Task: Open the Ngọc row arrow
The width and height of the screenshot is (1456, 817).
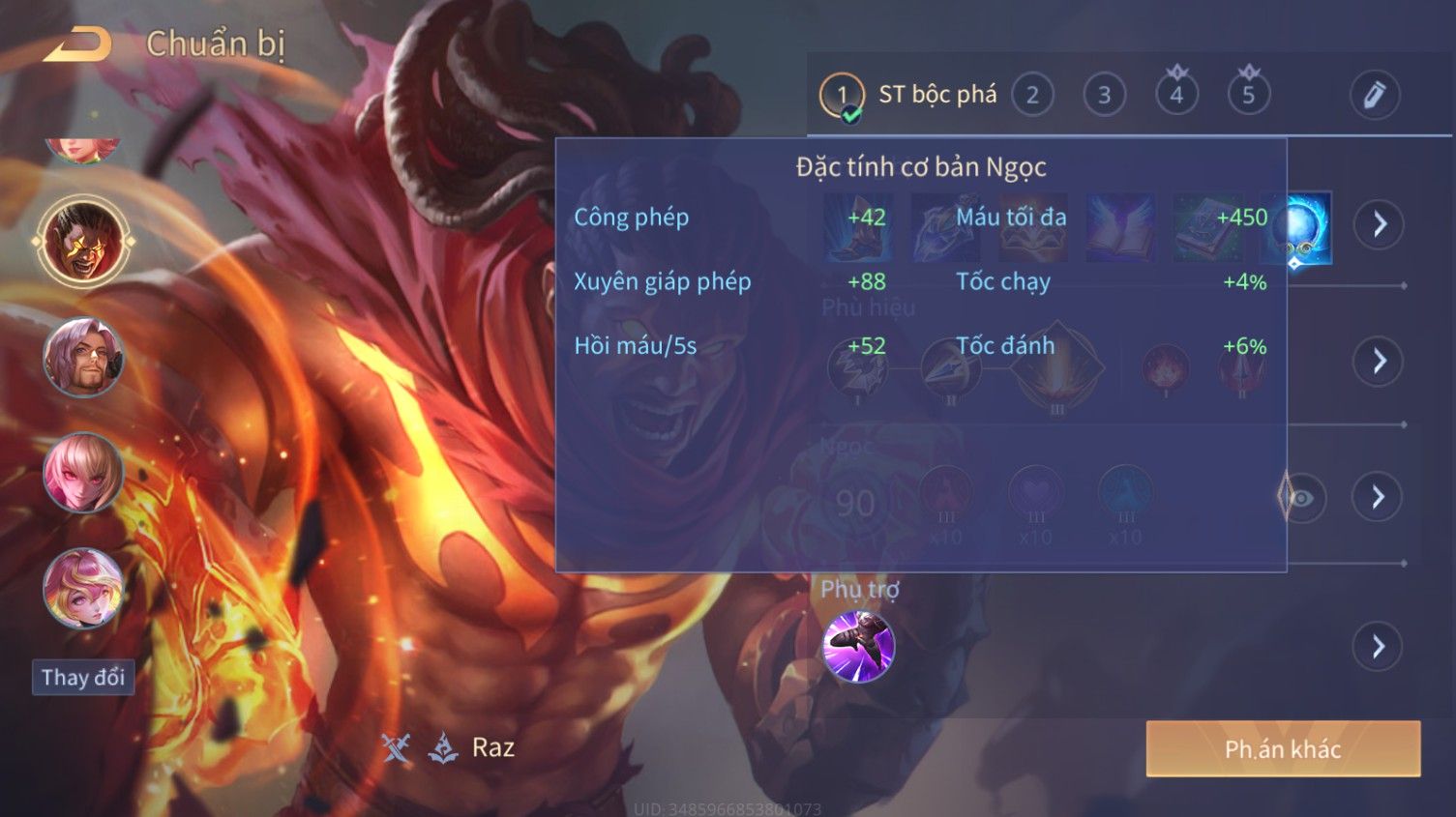Action: click(1379, 497)
